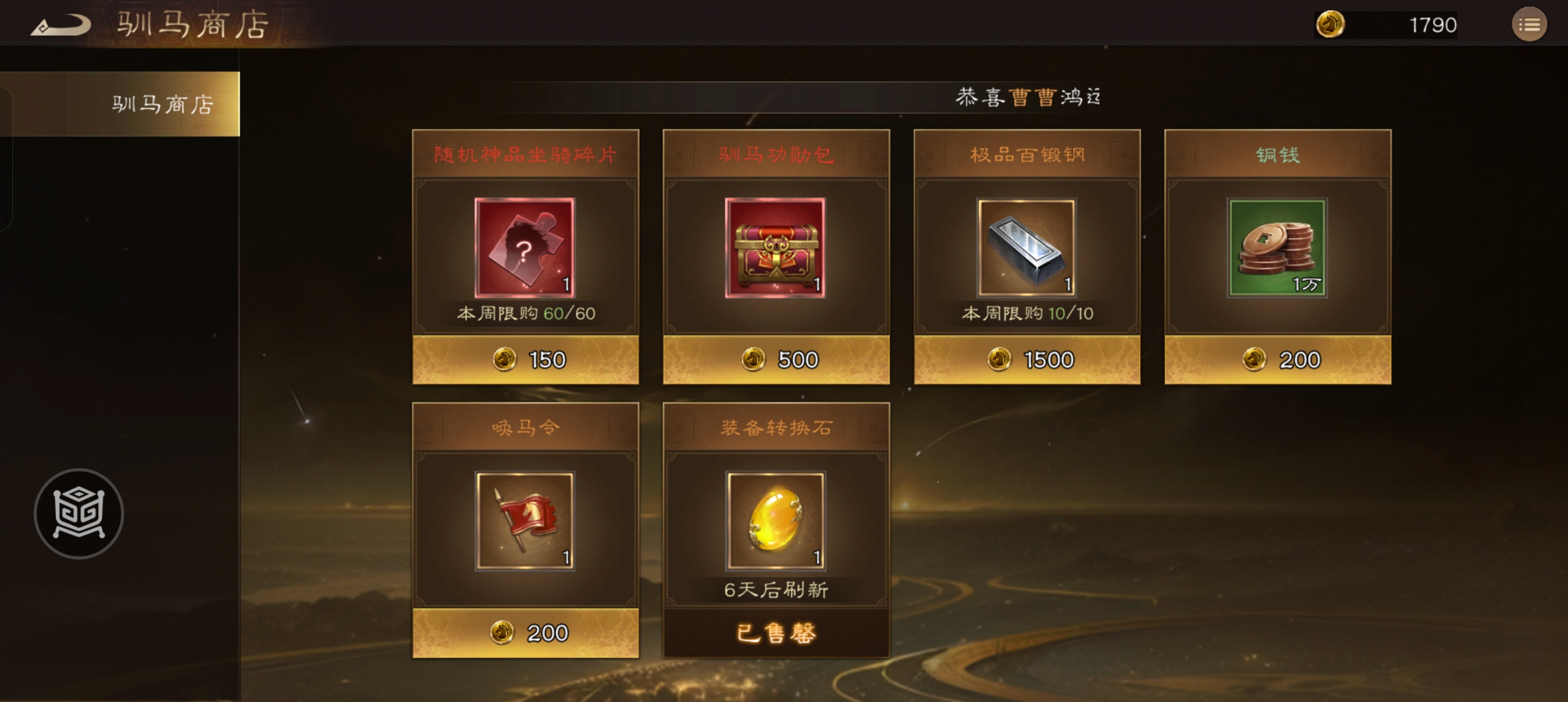Purchase 驯马功勋包 for 500 coins
This screenshot has width=1568, height=702.
click(x=776, y=359)
